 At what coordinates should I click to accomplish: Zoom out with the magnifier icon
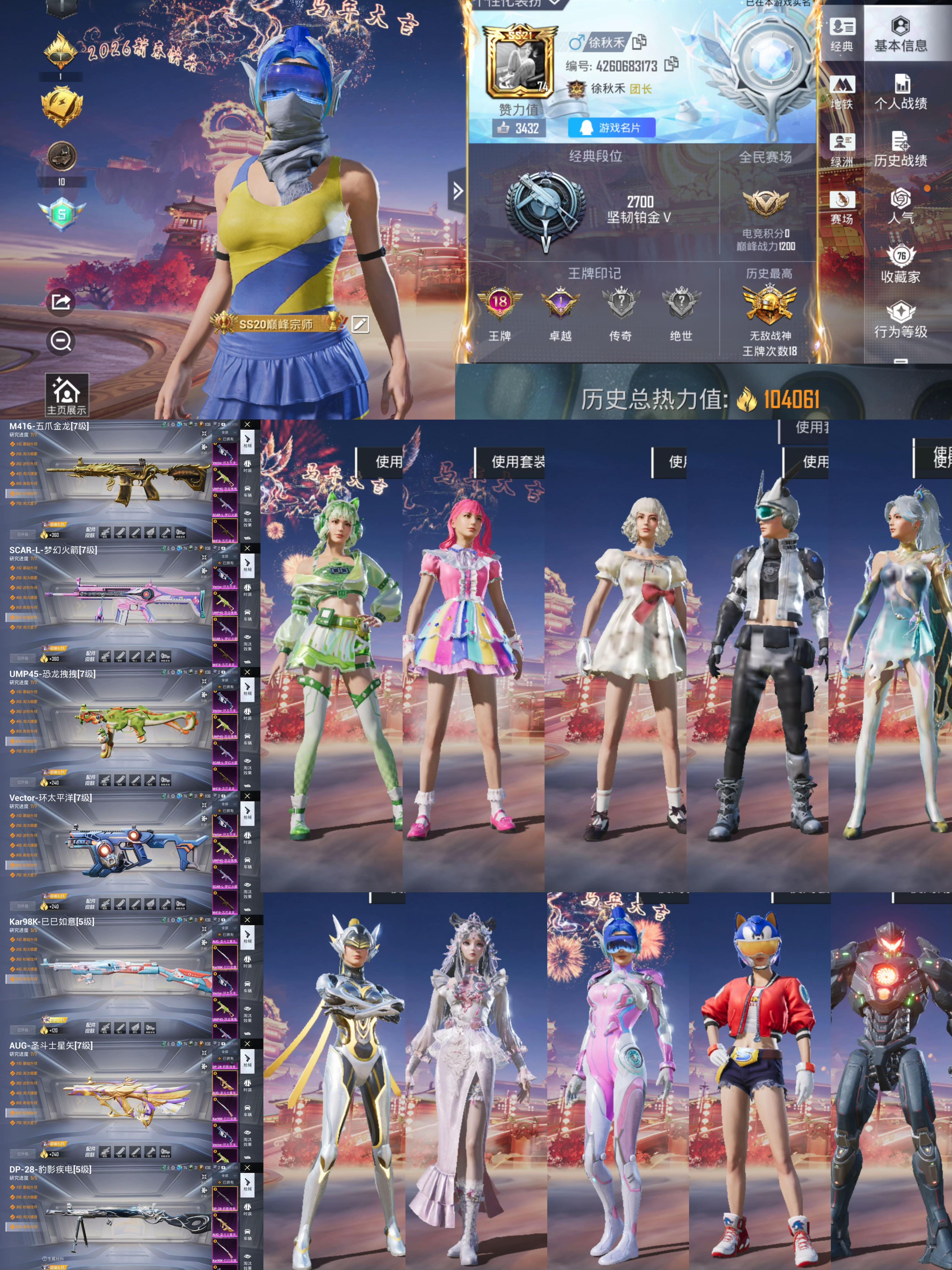coord(60,341)
